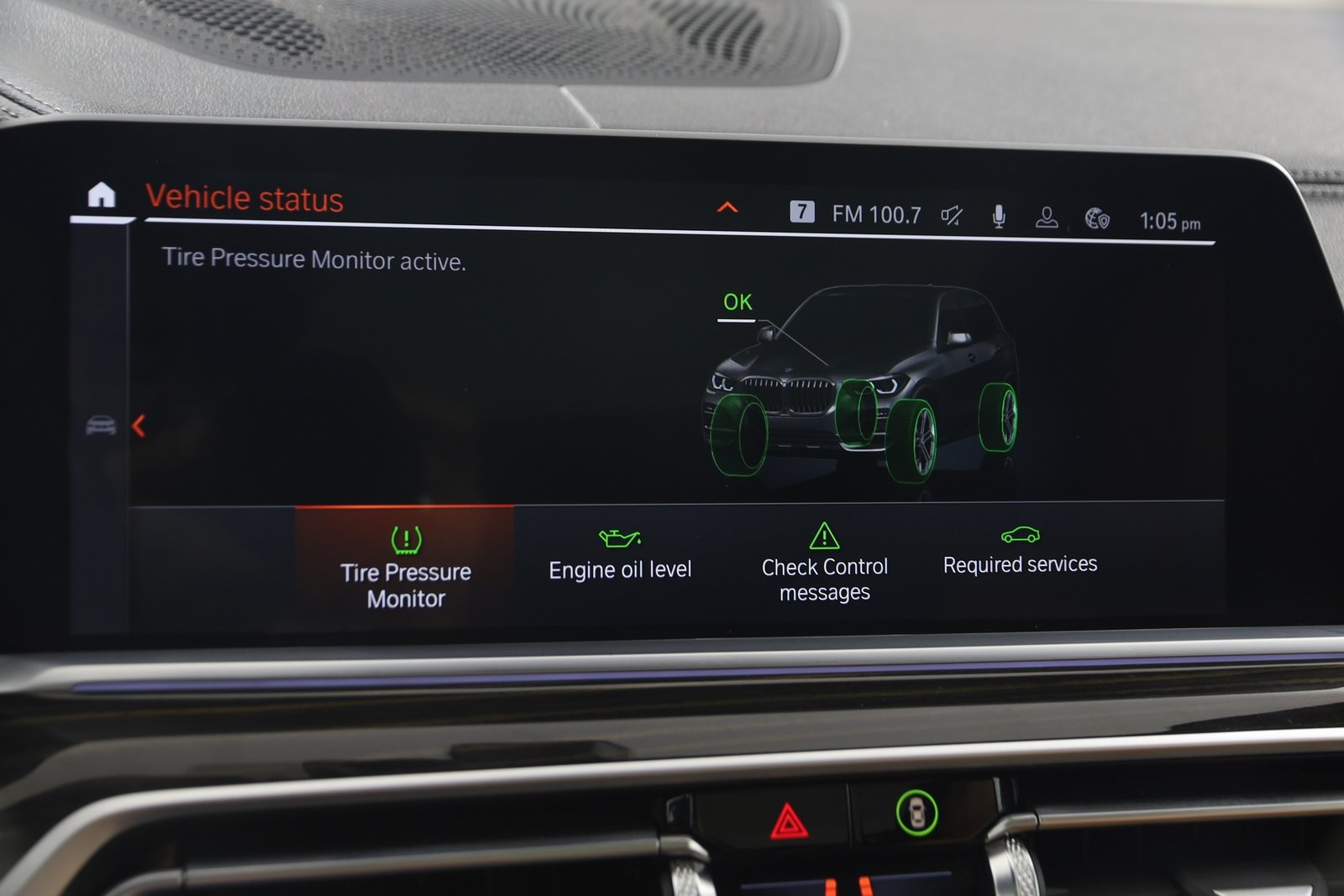
Task: Select radio station FM 100.7
Action: click(875, 214)
